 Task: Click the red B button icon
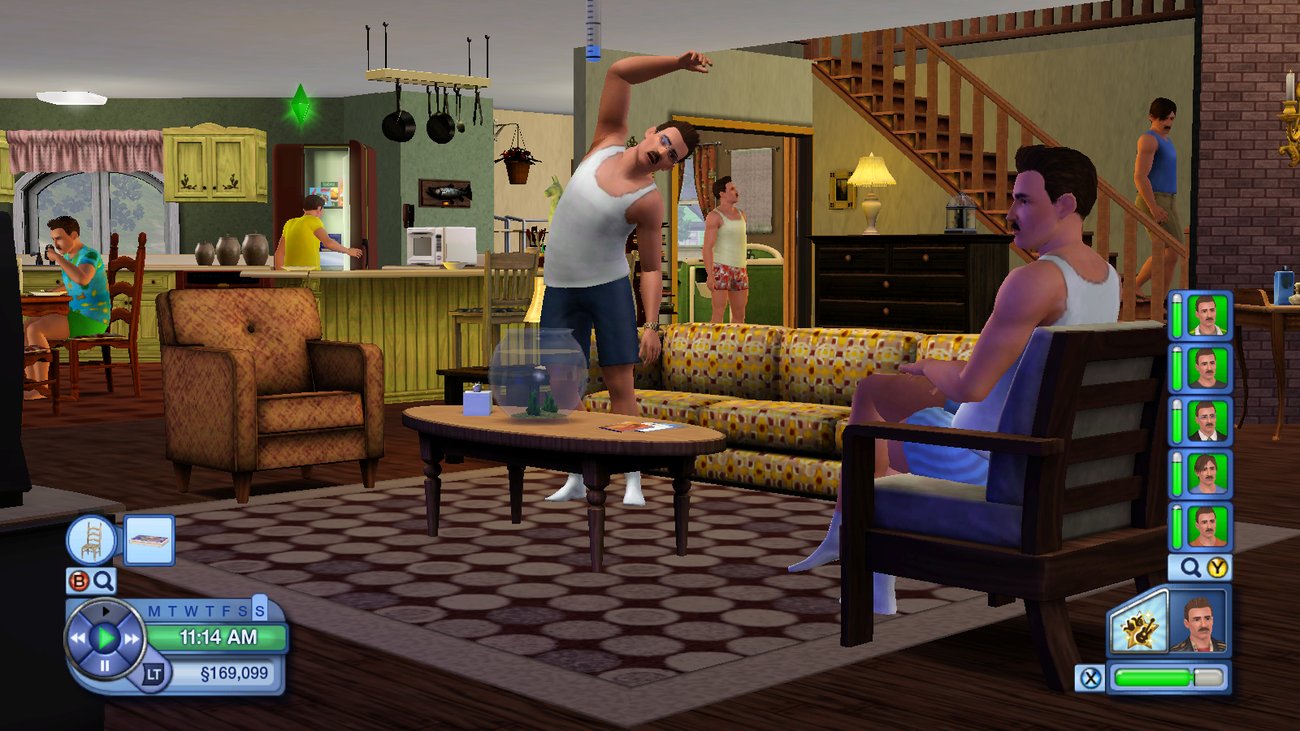click(x=77, y=579)
